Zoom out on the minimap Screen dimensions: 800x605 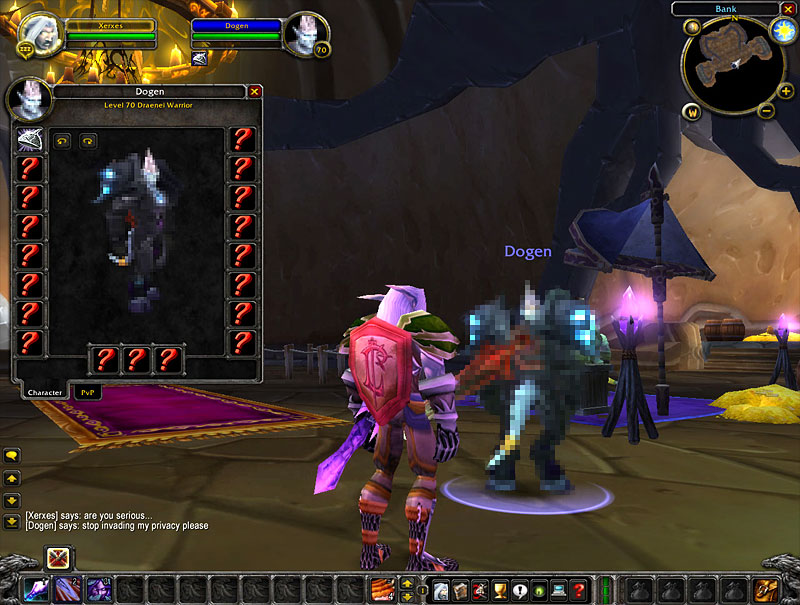pos(766,111)
